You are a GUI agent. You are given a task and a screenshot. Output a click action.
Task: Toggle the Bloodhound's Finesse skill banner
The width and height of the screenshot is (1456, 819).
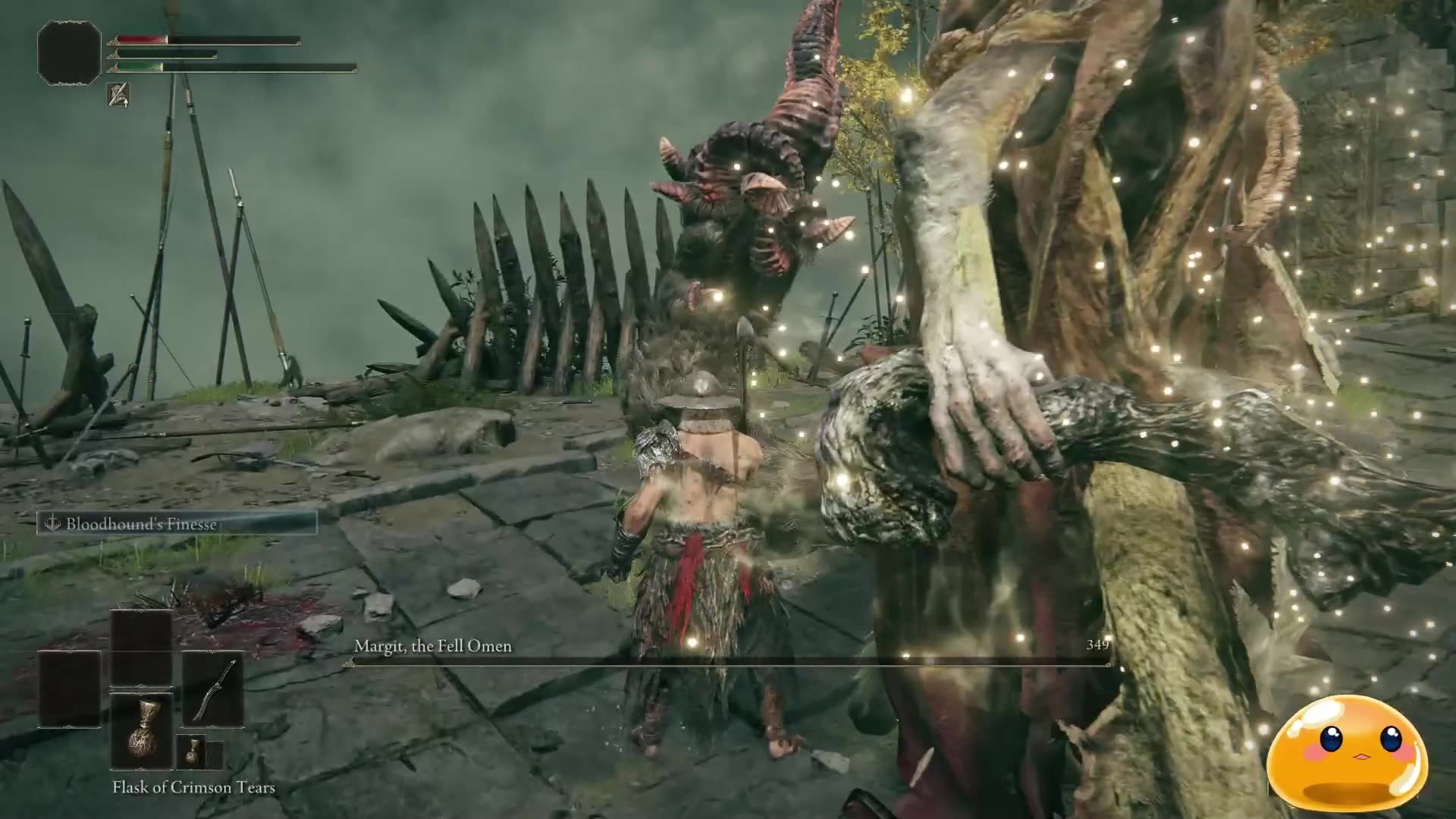[x=178, y=523]
